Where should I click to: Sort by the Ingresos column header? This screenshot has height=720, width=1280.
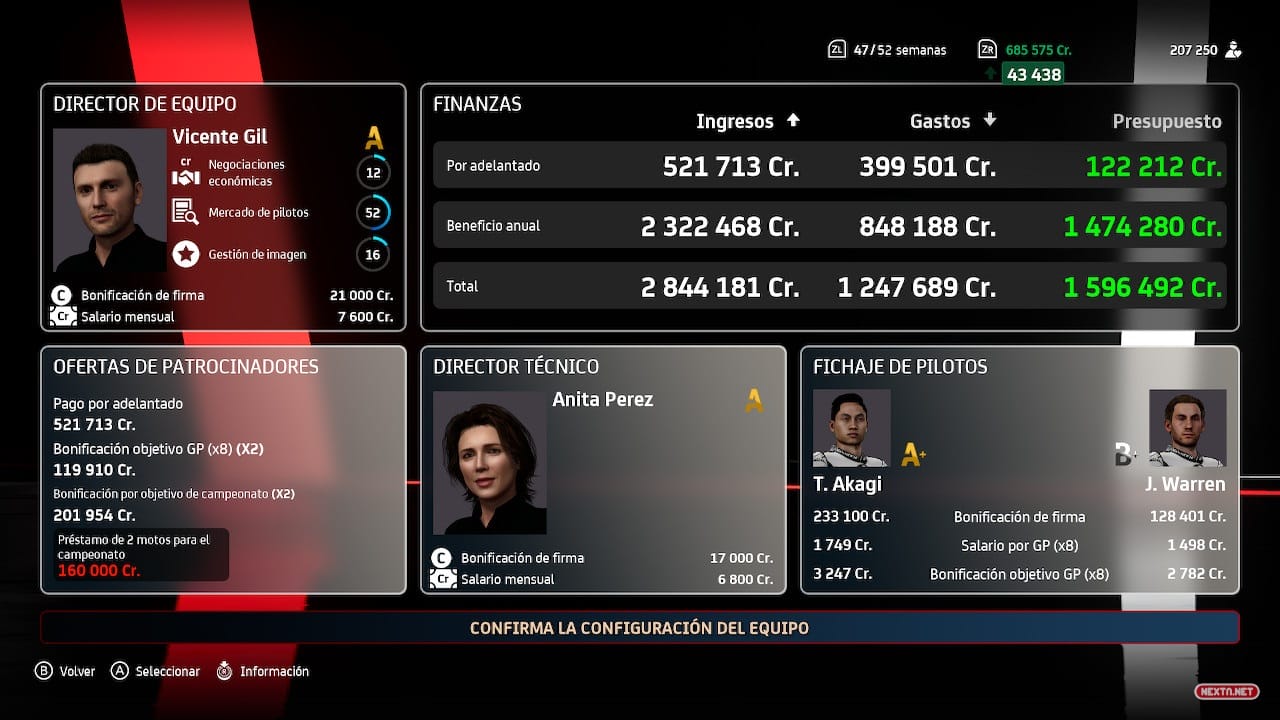[747, 121]
